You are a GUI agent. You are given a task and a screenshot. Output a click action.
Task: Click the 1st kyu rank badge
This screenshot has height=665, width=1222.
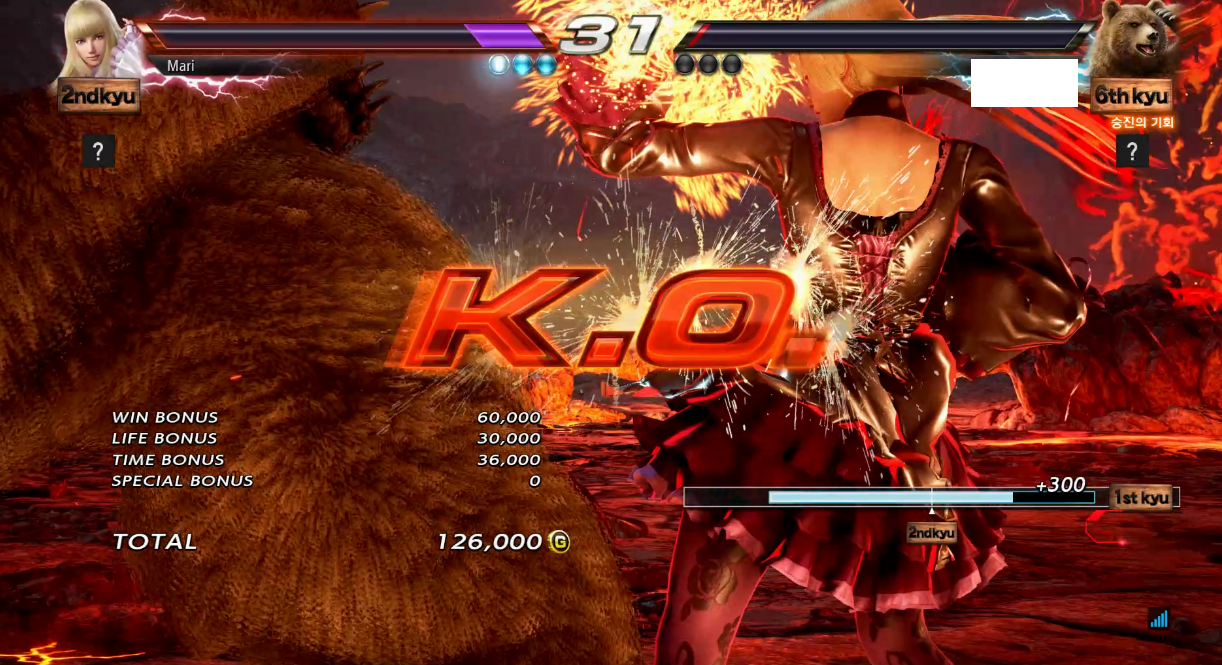pyautogui.click(x=1141, y=497)
